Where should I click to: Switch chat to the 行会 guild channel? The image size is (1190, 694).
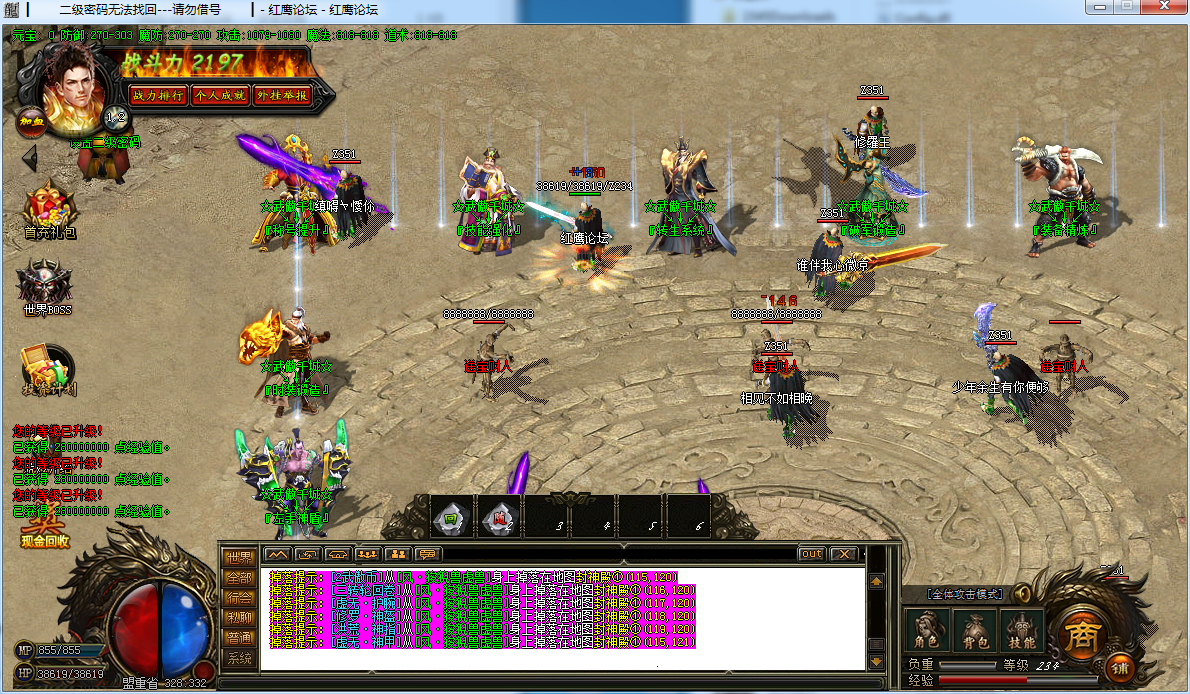[239, 598]
